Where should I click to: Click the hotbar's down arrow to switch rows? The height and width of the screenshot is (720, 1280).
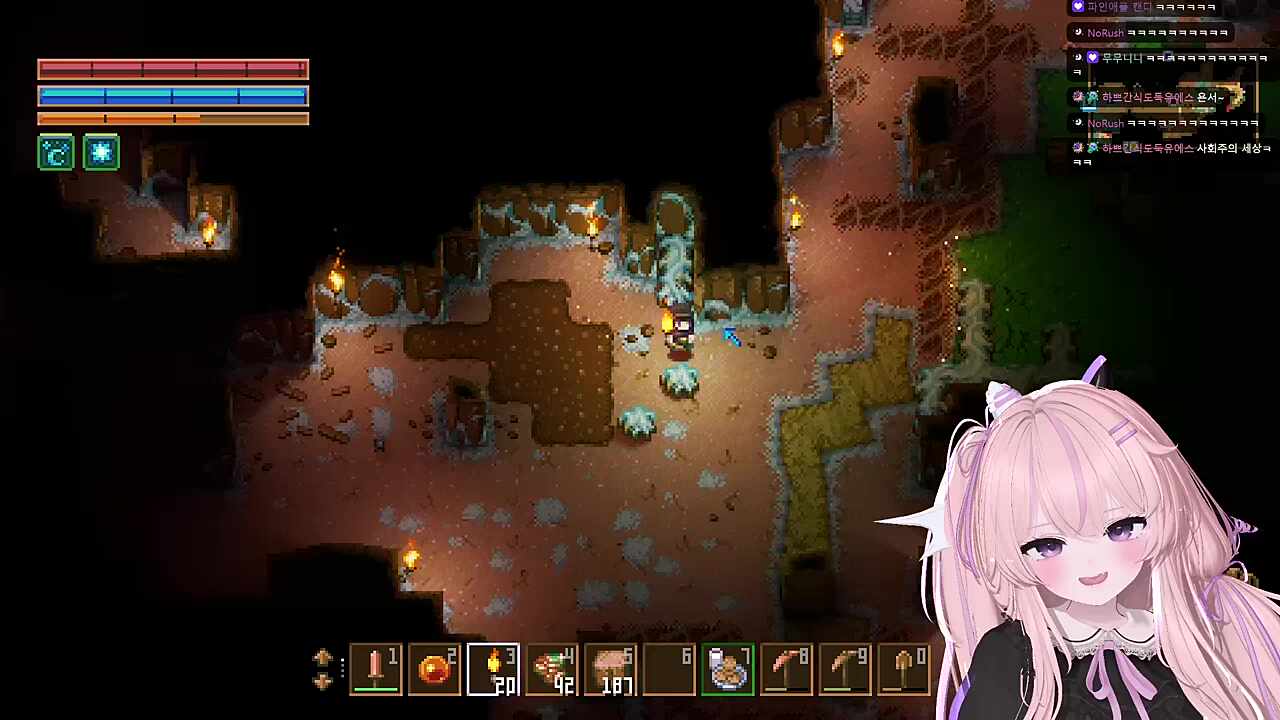[322, 681]
